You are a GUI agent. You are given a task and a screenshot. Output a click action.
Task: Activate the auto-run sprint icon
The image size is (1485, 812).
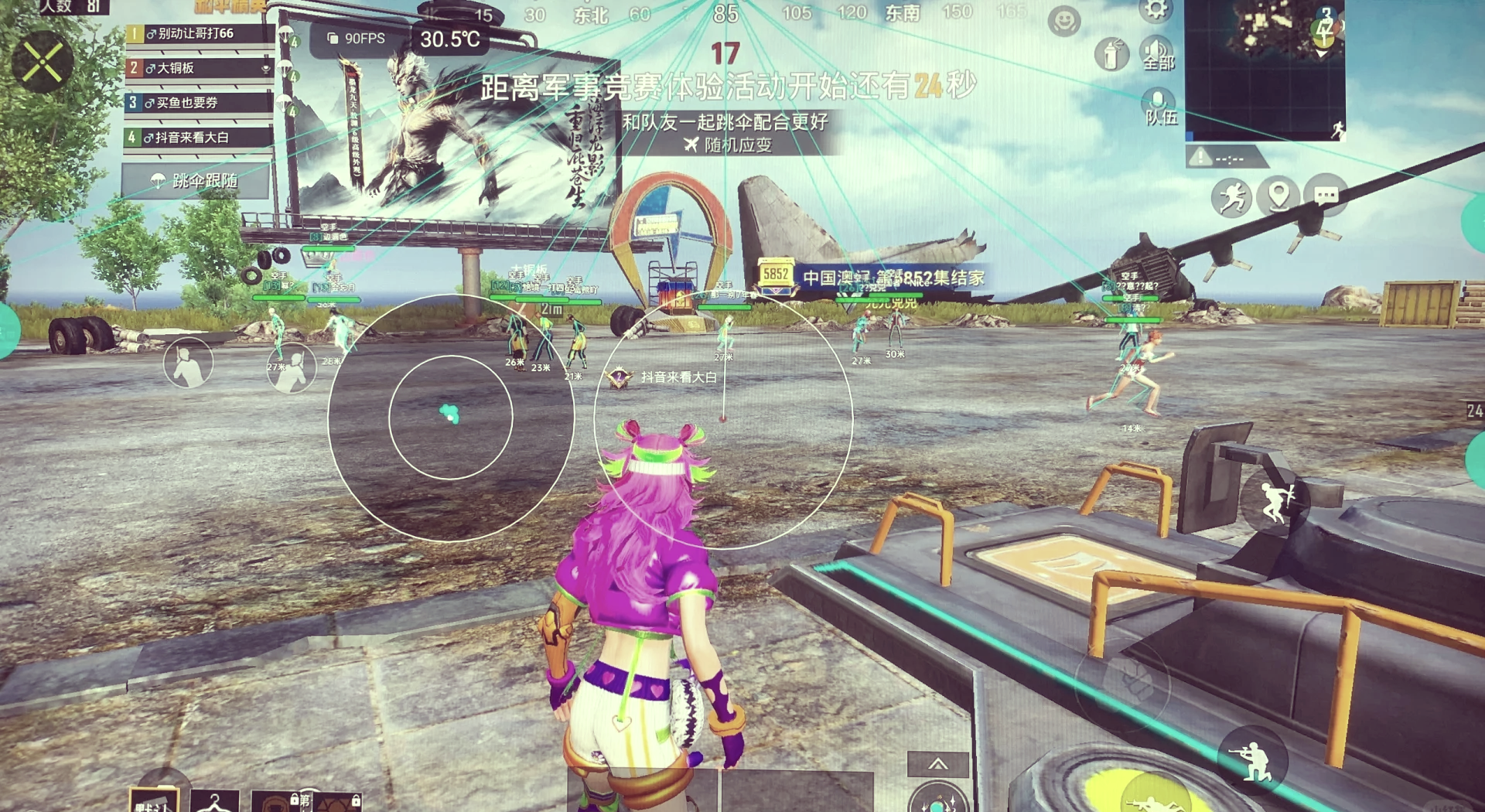(x=1231, y=197)
